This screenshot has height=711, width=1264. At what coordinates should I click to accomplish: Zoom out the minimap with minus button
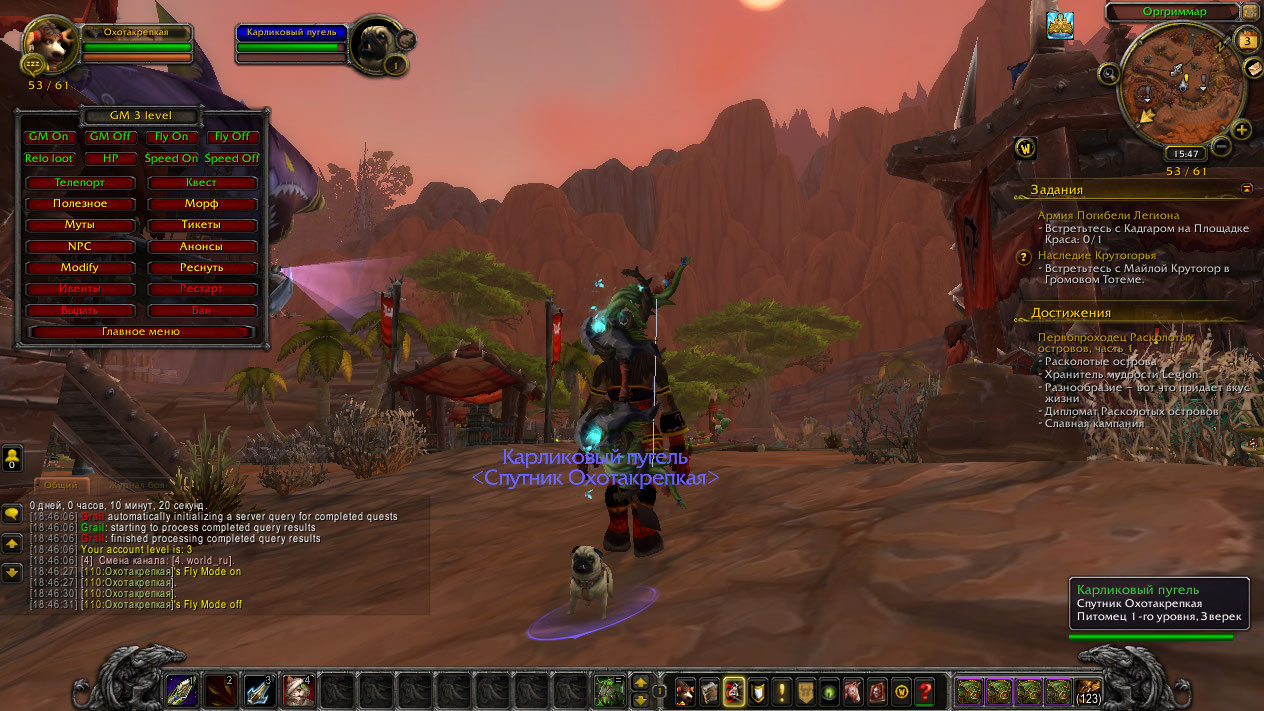click(1221, 146)
